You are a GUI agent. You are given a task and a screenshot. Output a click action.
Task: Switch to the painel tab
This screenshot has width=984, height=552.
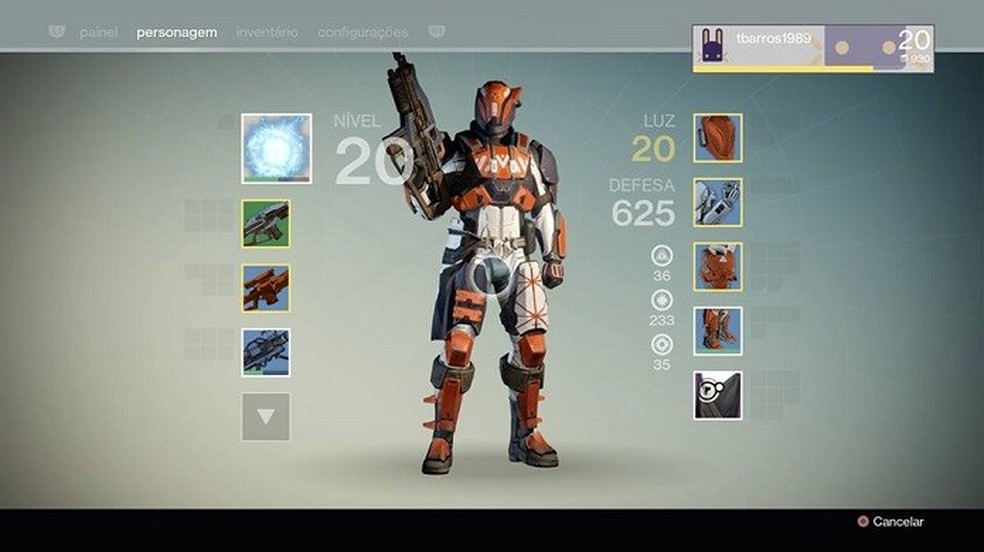pos(98,32)
